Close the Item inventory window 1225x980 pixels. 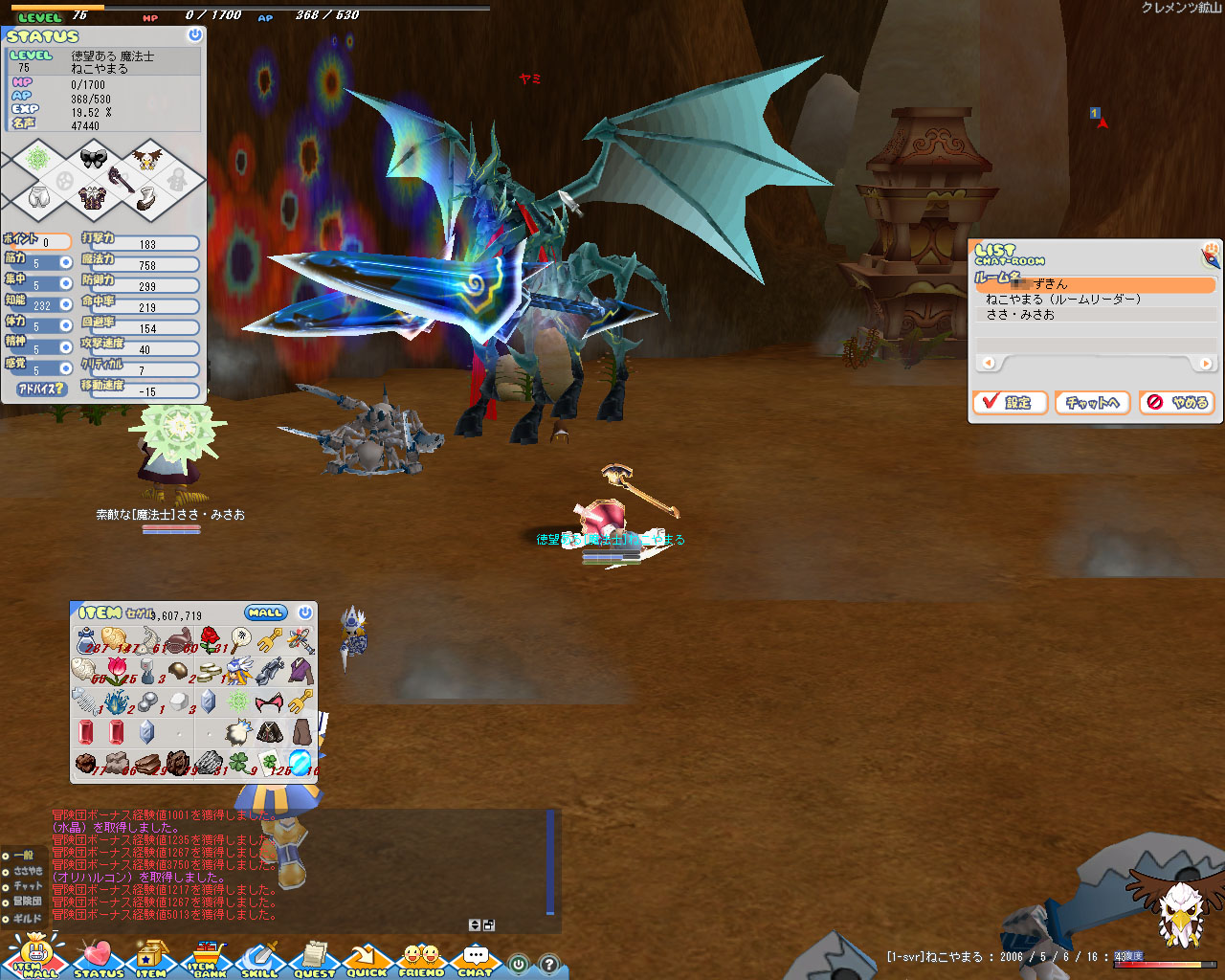(x=305, y=612)
